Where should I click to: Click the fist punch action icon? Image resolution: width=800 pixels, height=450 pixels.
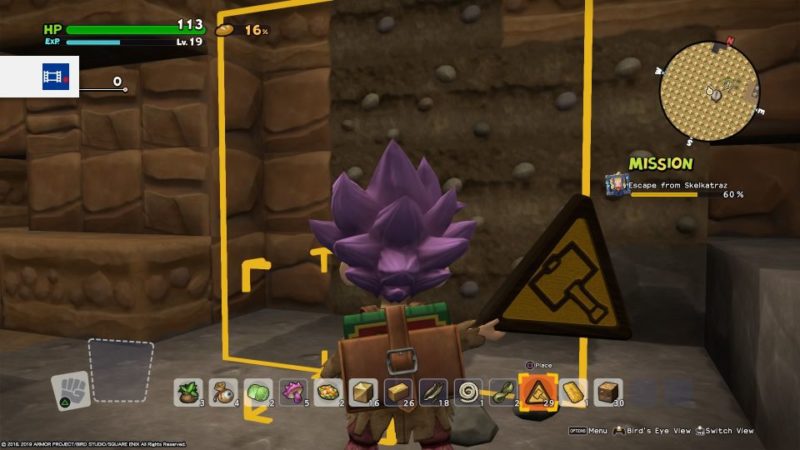[x=70, y=390]
